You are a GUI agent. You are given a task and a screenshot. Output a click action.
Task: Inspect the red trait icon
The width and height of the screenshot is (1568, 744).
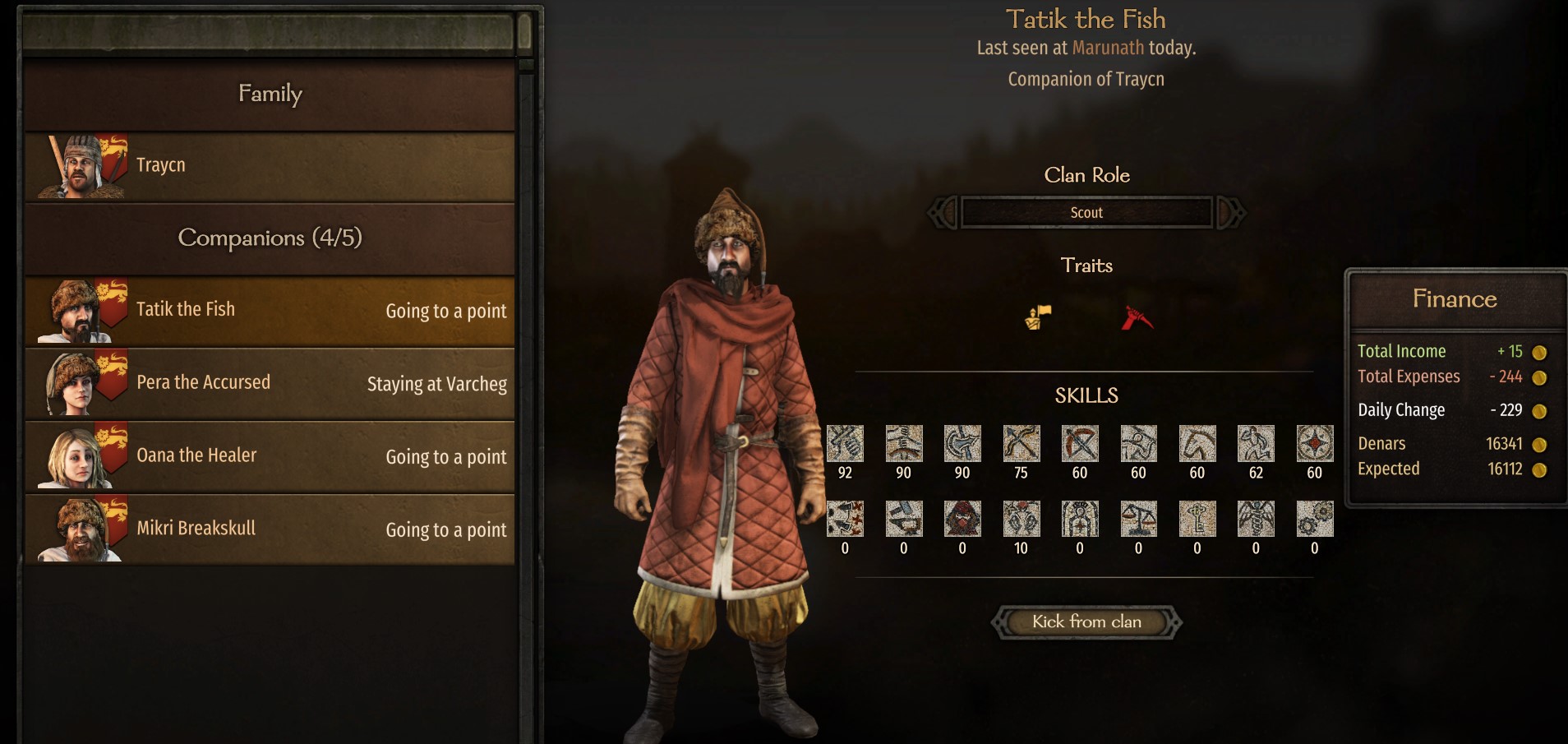click(1137, 317)
